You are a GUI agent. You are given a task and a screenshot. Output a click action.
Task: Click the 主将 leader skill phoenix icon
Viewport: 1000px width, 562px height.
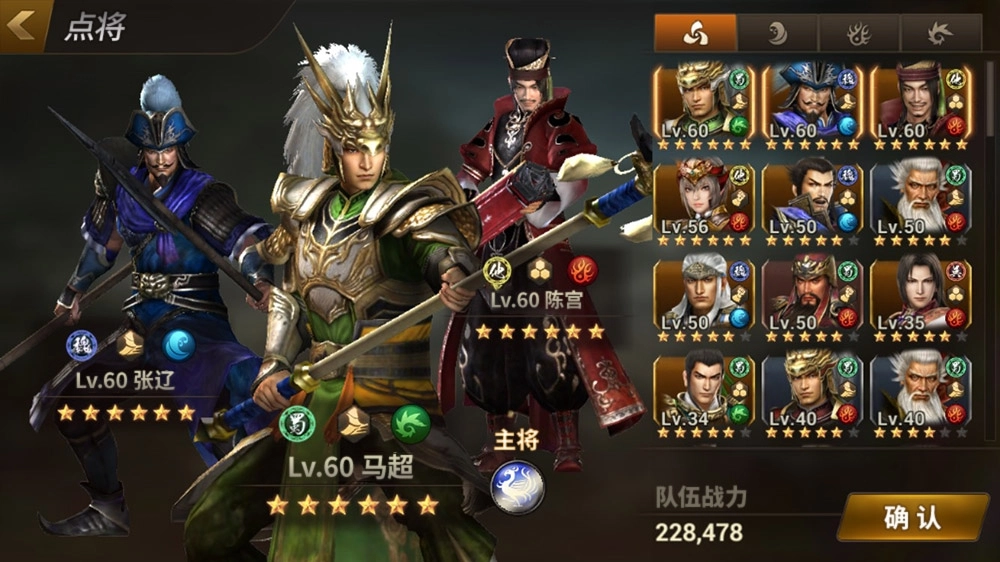518,485
